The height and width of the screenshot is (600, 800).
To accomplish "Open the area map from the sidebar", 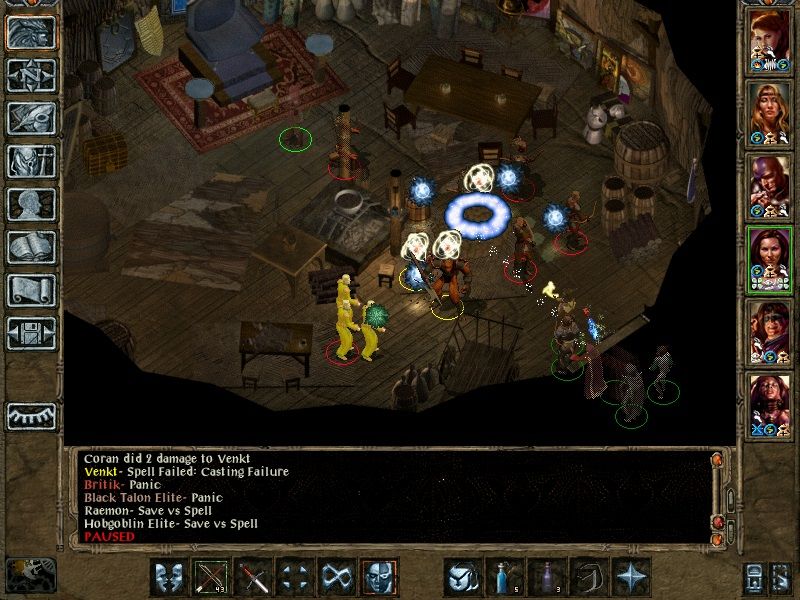I will 31,75.
